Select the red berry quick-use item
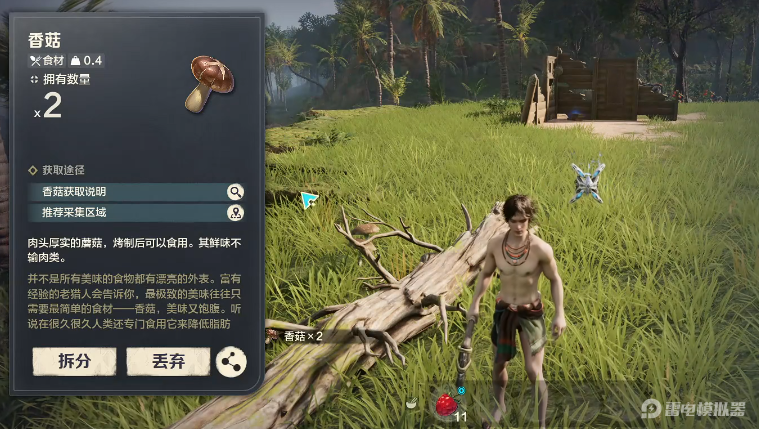 pos(445,404)
